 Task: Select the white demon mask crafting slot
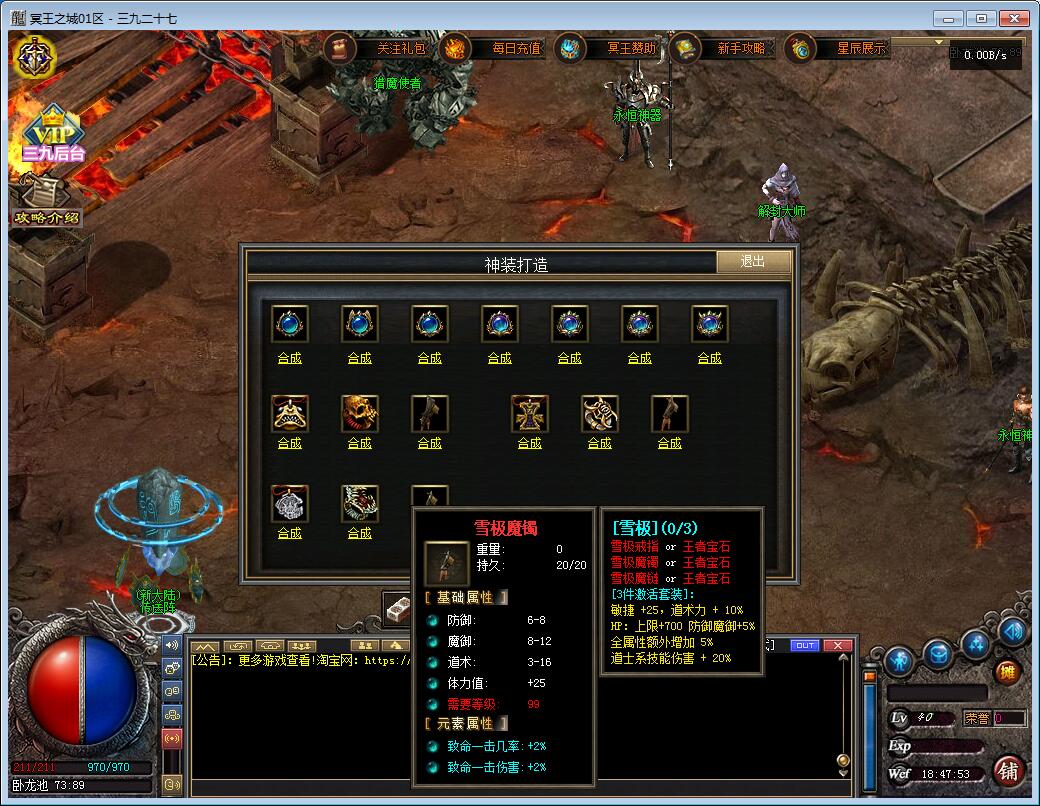point(359,503)
